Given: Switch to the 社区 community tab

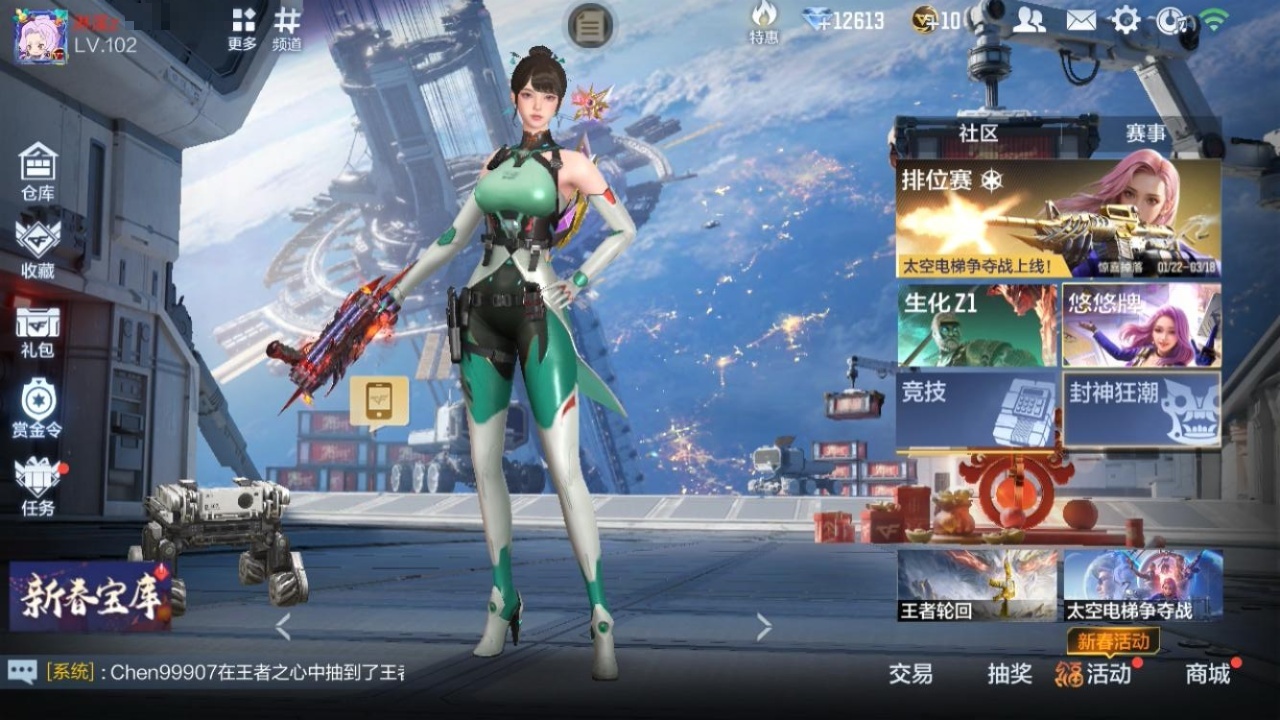Looking at the screenshot, I should pos(978,133).
